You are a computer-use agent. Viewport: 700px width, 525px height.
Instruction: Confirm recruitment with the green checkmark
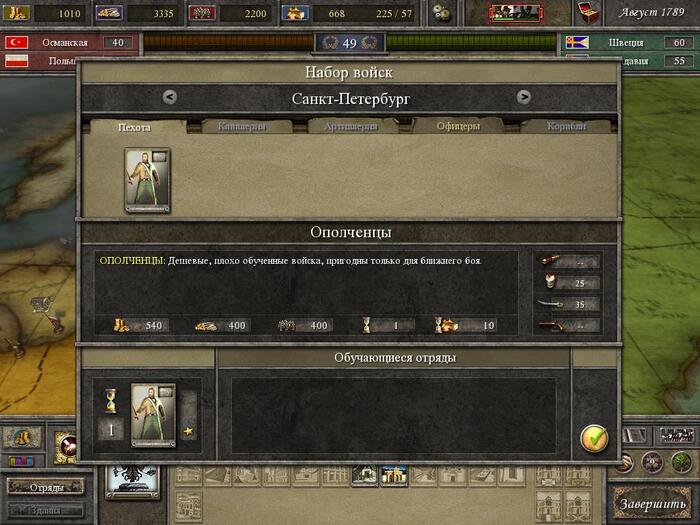coord(594,437)
